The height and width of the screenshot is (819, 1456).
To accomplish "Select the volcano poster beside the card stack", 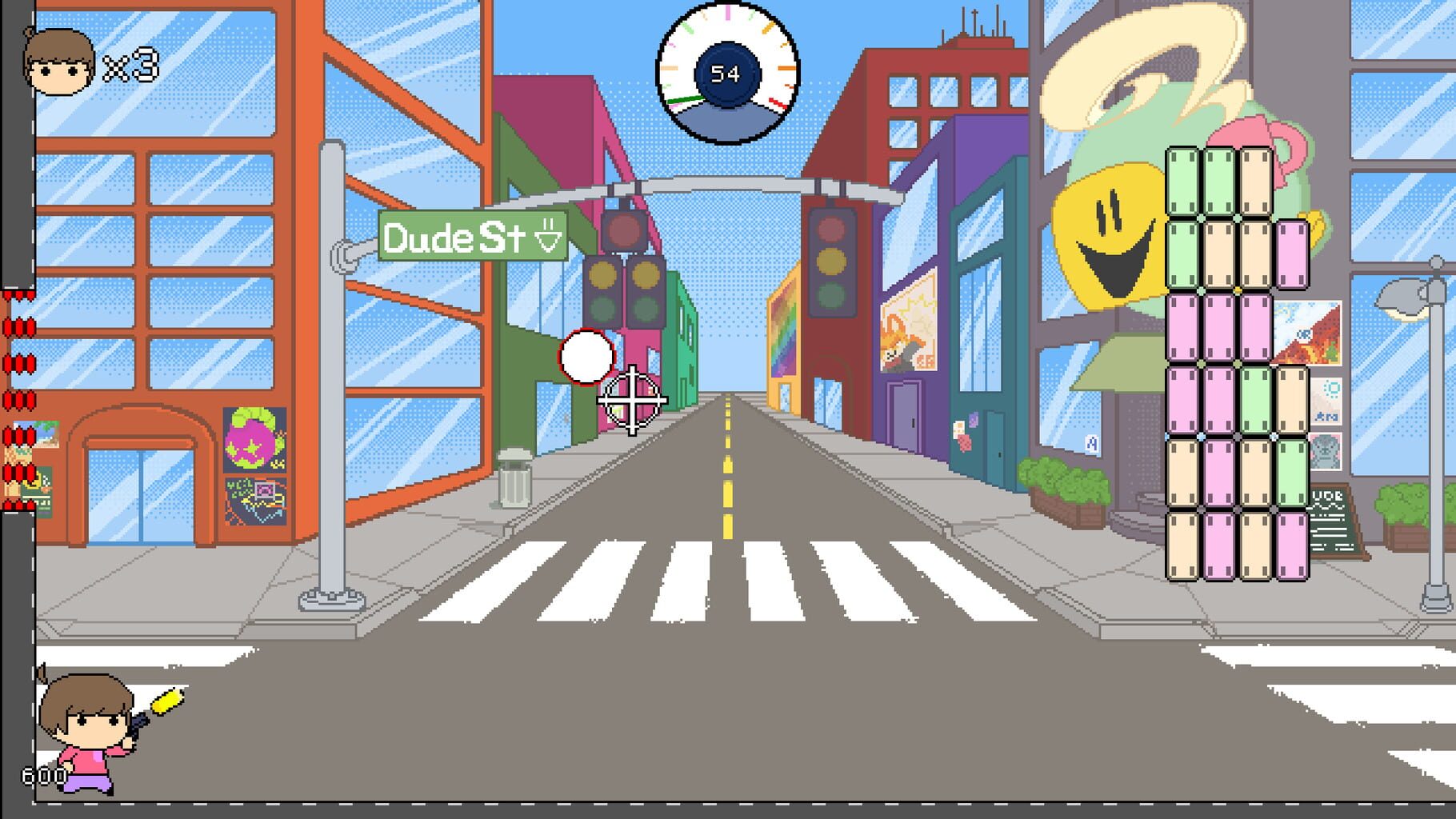I will tap(1308, 334).
